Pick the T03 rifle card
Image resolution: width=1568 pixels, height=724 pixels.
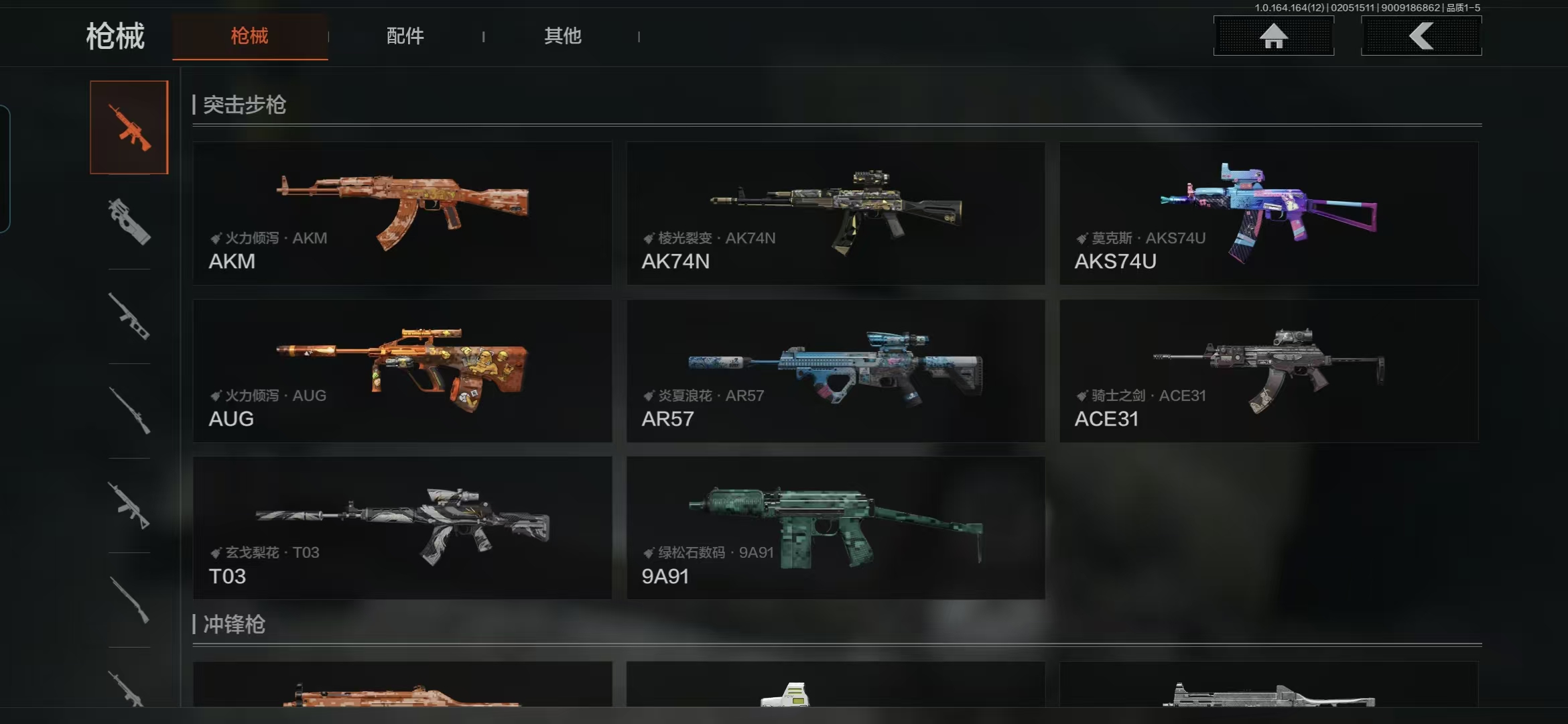tap(402, 528)
